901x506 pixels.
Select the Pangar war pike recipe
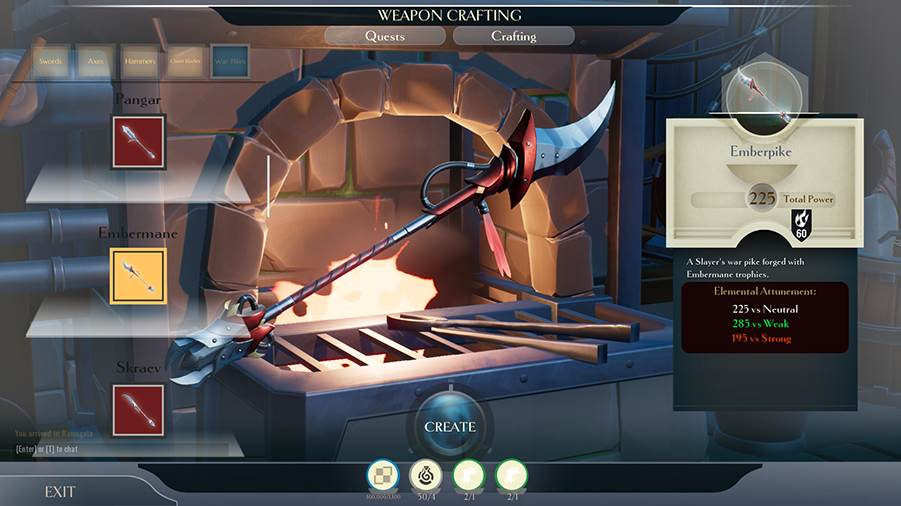click(138, 141)
